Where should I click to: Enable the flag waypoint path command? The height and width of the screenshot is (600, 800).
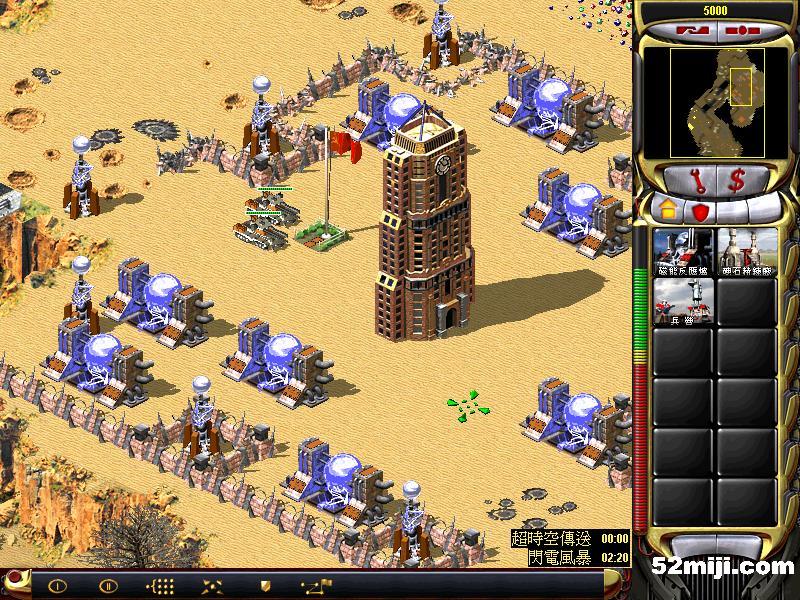(x=314, y=585)
